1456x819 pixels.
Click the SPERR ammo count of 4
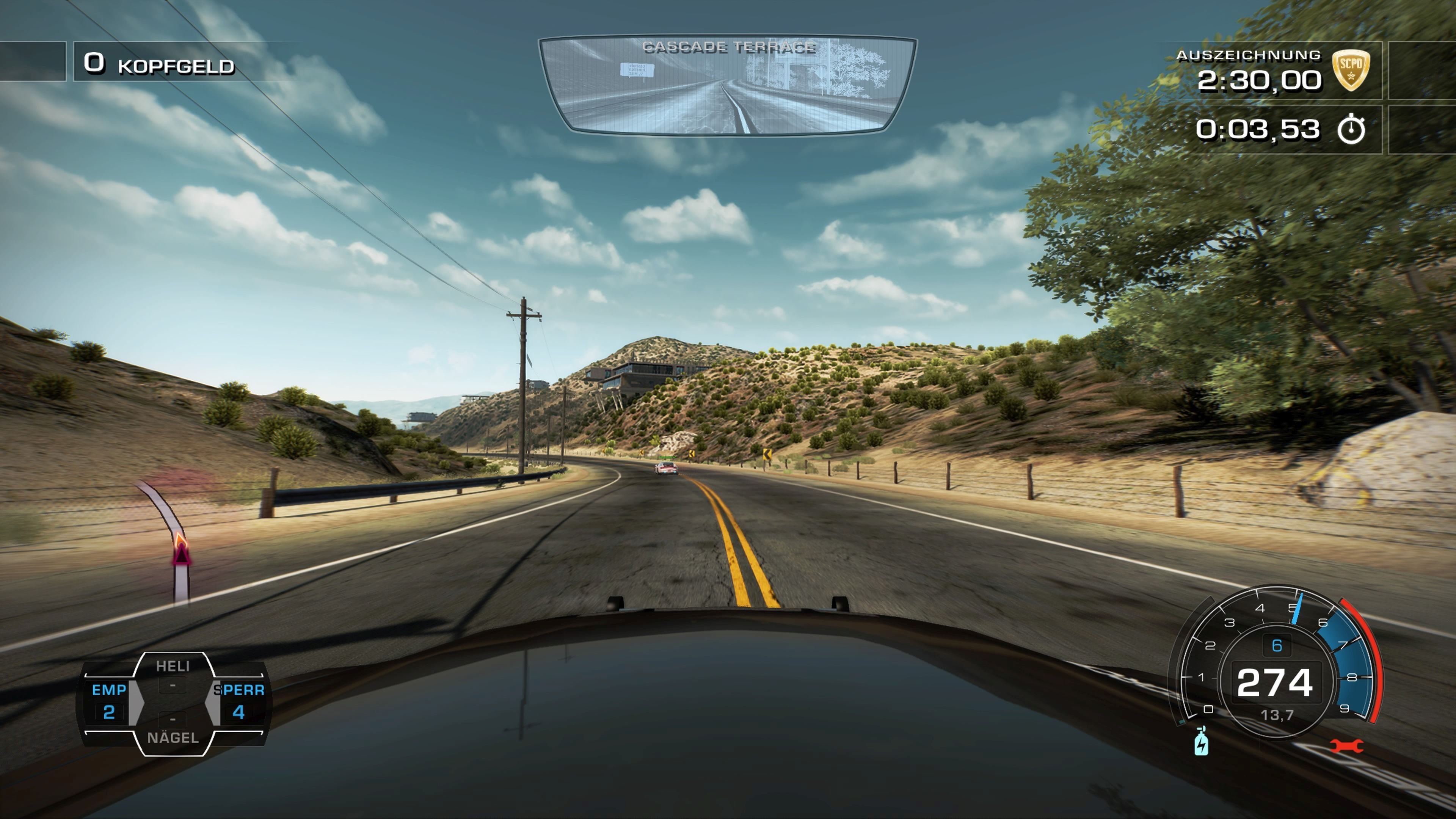click(x=238, y=713)
